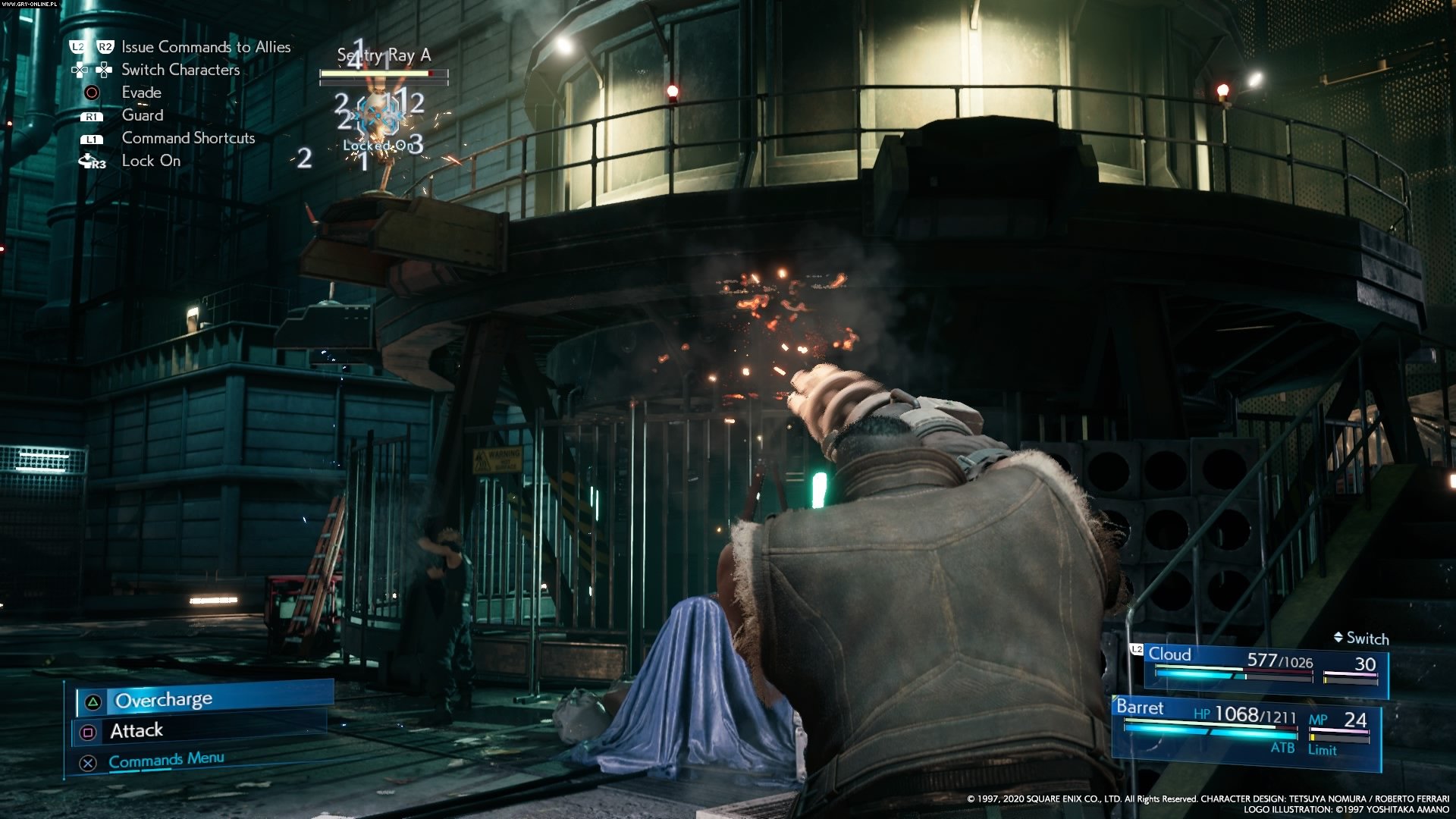This screenshot has height=819, width=1456.
Task: Select Cloud's party status panel
Action: click(1260, 667)
